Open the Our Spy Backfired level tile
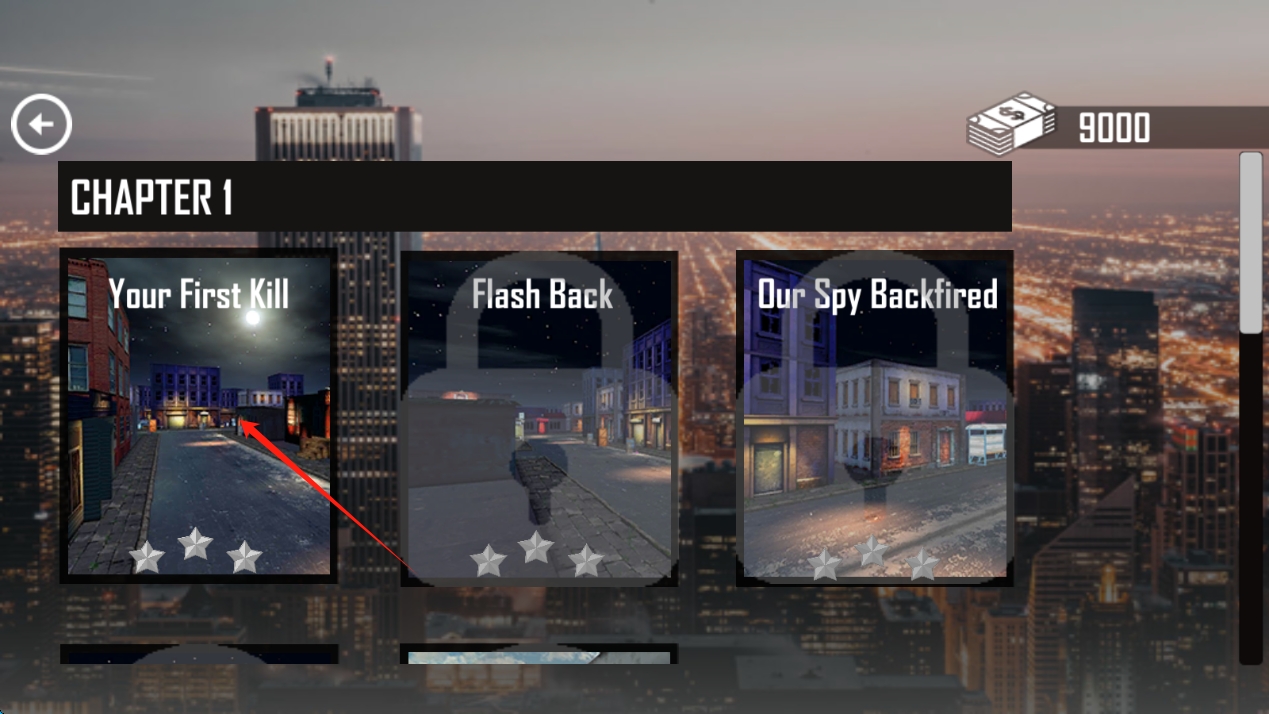This screenshot has width=1269, height=714. (x=875, y=418)
